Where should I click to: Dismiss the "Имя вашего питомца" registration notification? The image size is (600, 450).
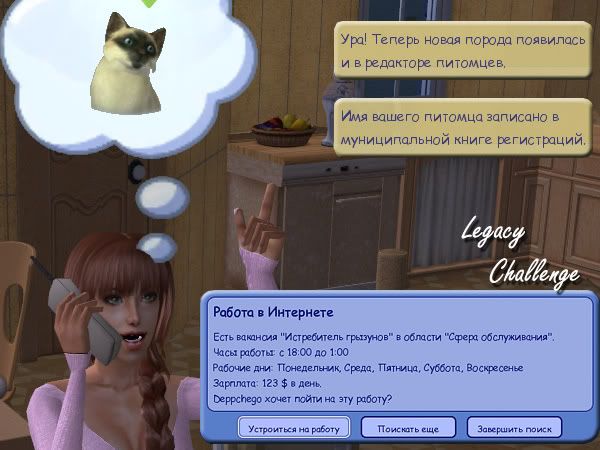[461, 128]
